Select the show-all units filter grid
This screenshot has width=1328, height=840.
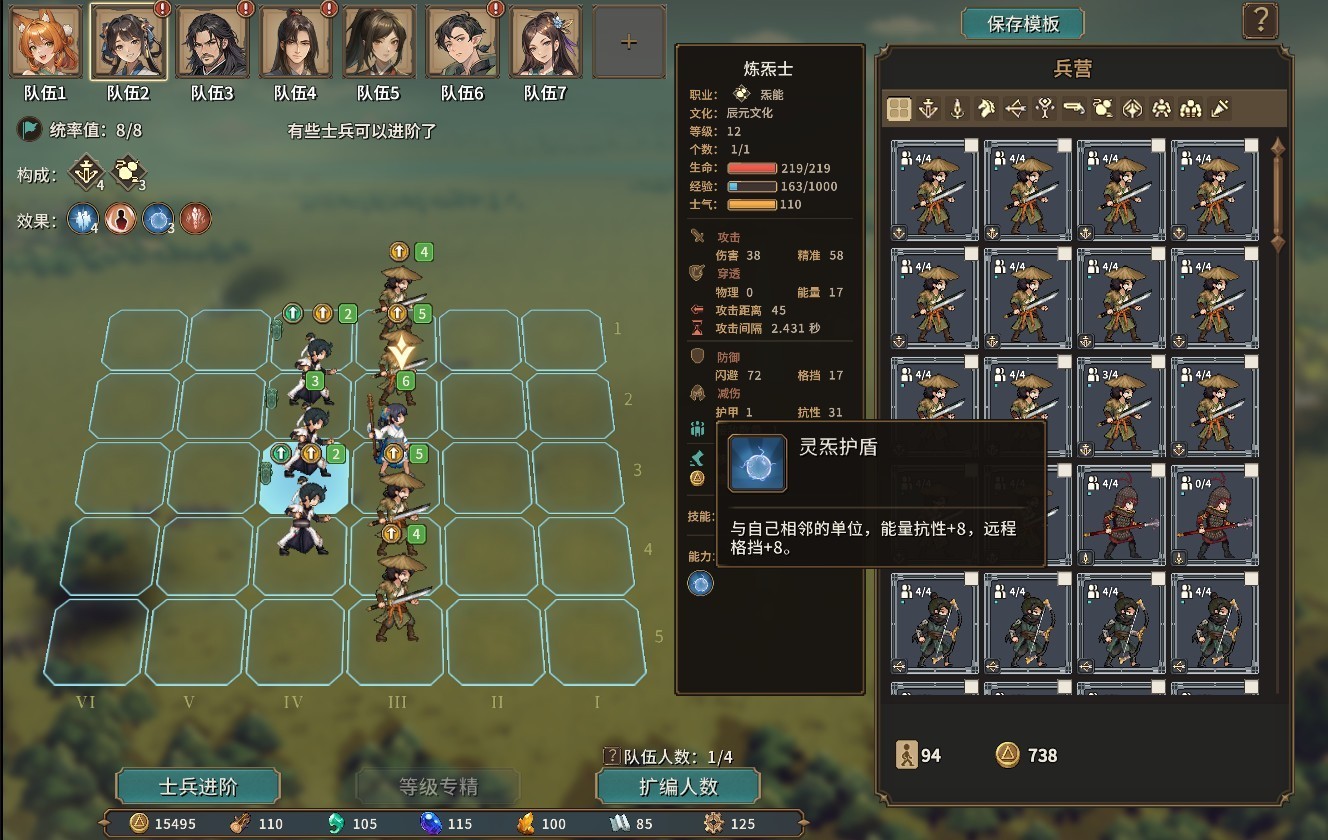pyautogui.click(x=898, y=106)
